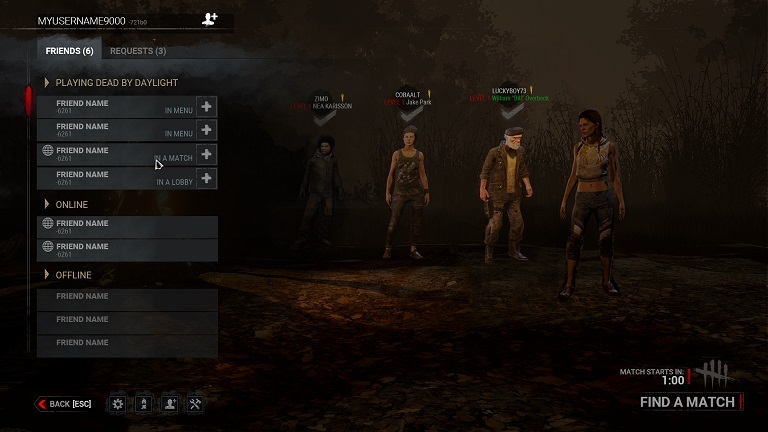This screenshot has height=432, width=768.
Task: Go back with the Back button
Action: pyautogui.click(x=64, y=404)
